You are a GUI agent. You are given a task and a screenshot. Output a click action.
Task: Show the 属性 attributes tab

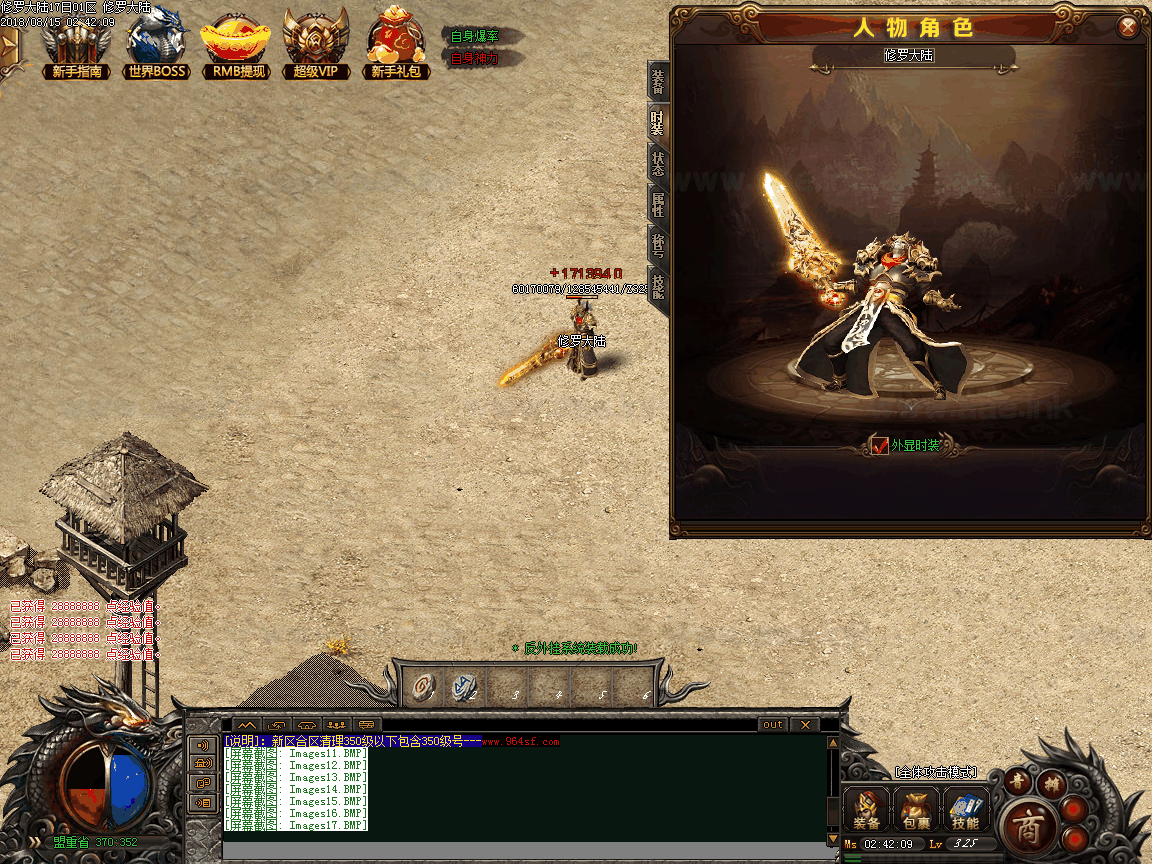point(657,205)
